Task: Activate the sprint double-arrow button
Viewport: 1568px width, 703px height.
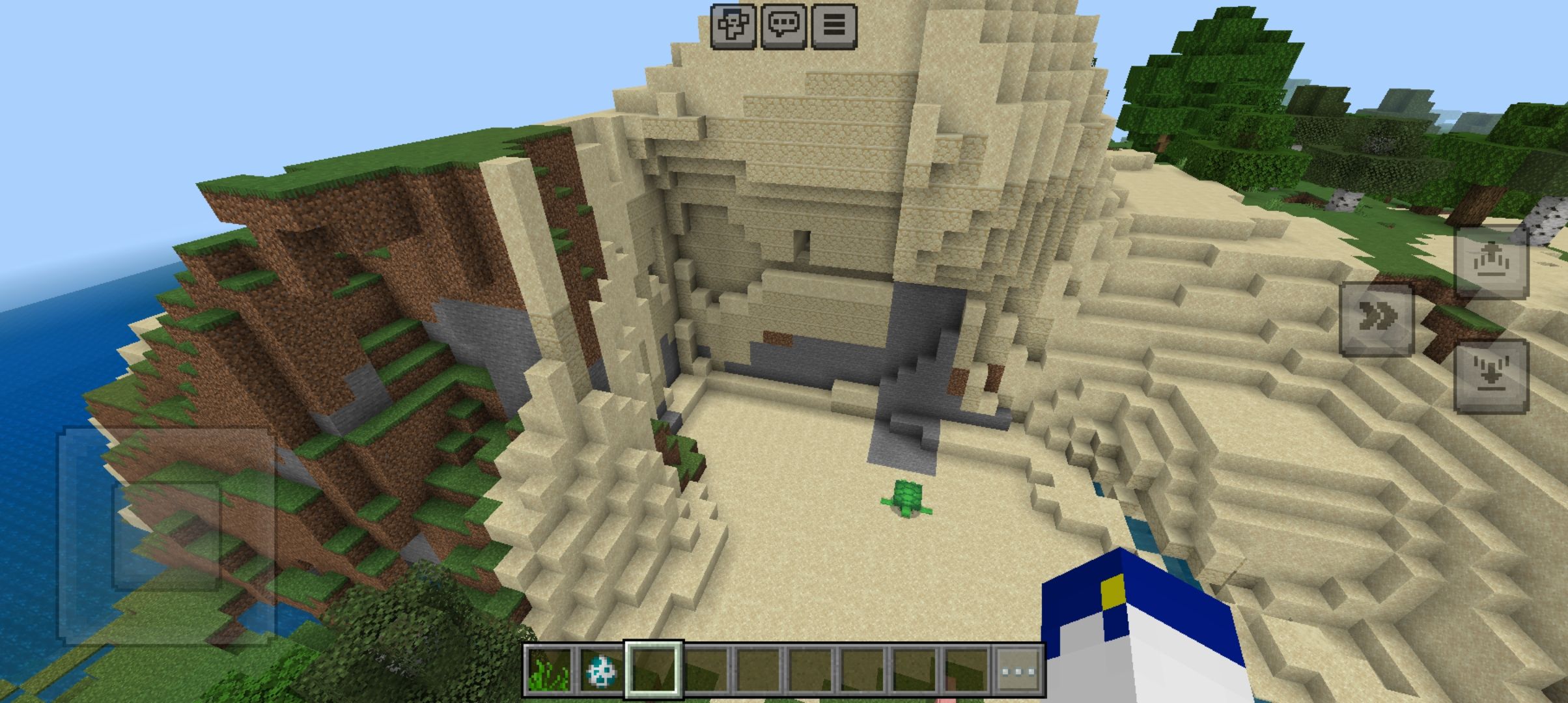Action: (x=1377, y=319)
